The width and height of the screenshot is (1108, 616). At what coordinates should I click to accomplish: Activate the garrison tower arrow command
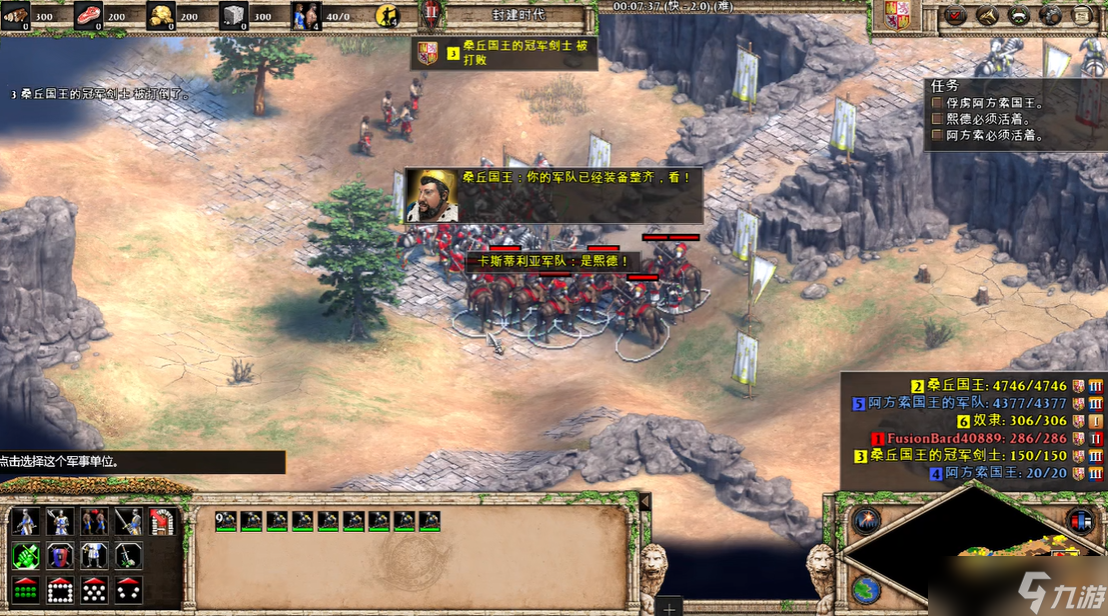tap(162, 521)
